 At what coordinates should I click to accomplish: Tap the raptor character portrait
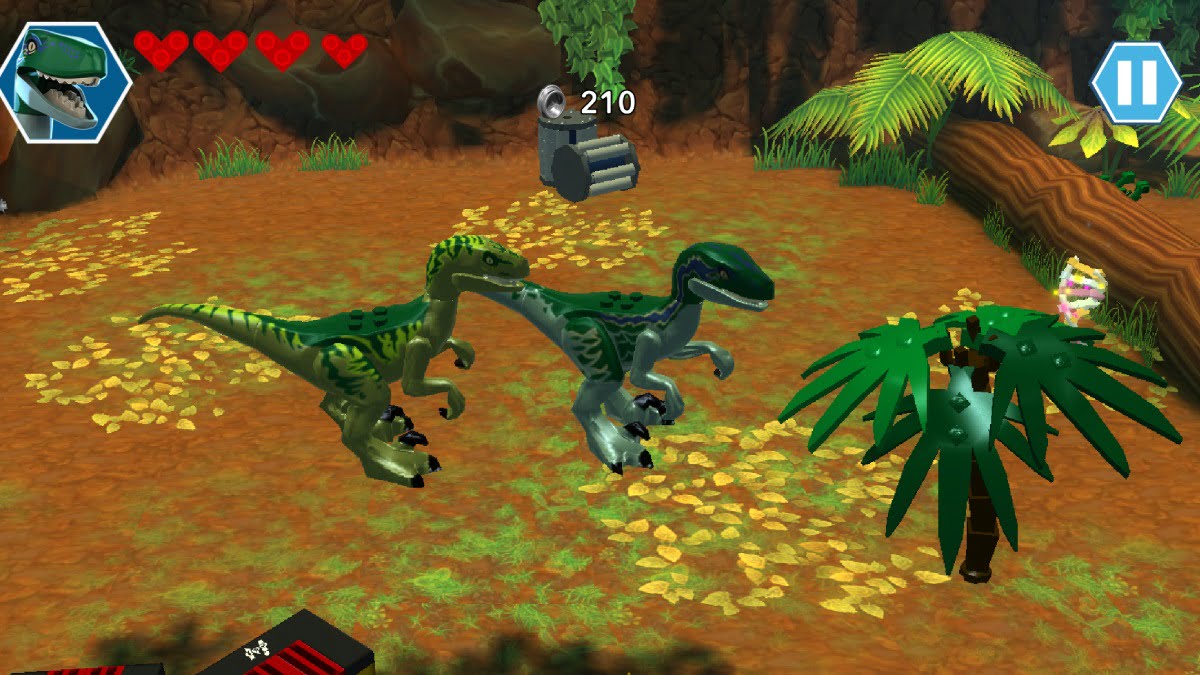click(64, 82)
